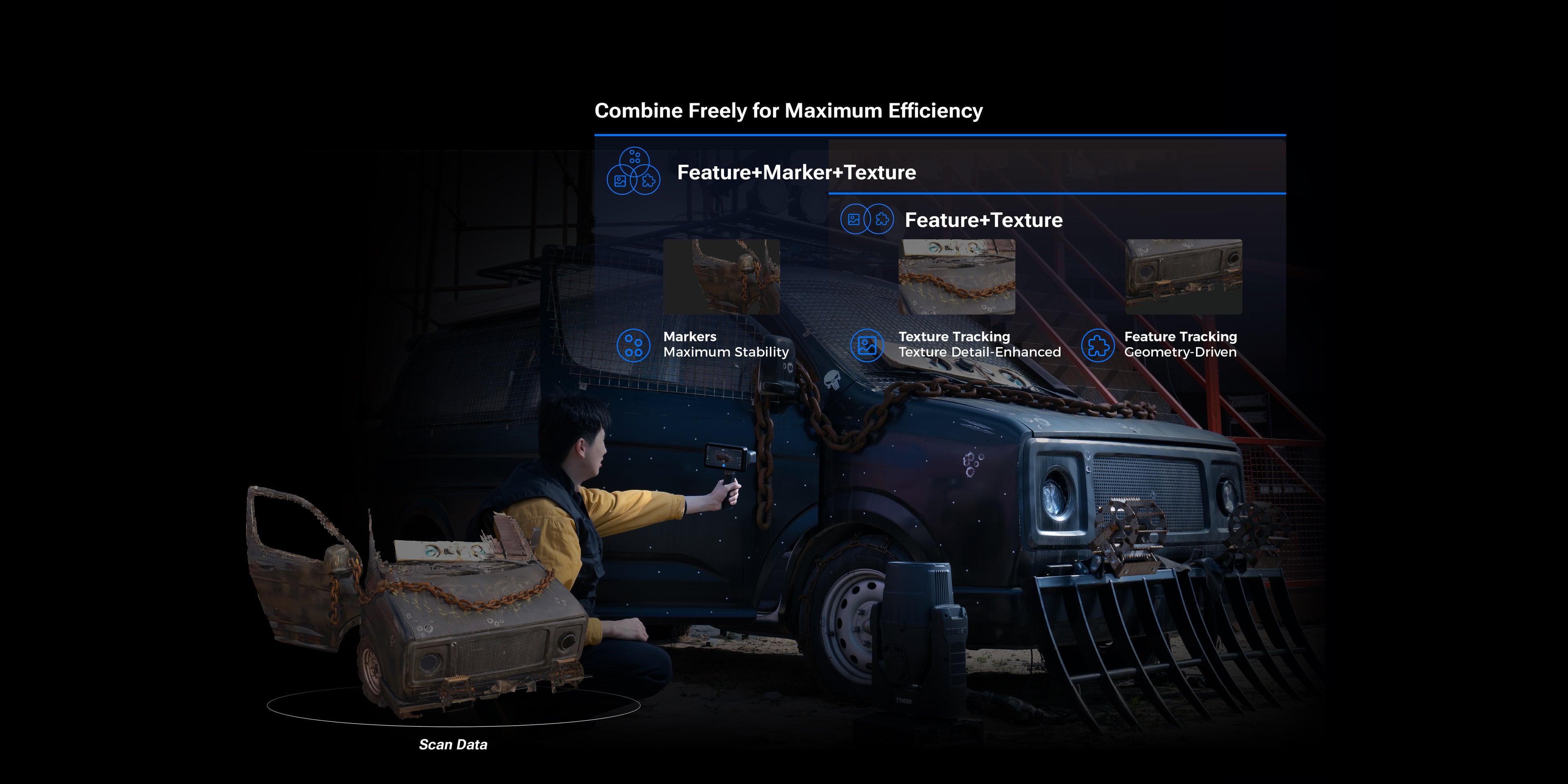
Task: Click the Feature Tracking puzzle-piece icon
Action: click(x=1098, y=346)
